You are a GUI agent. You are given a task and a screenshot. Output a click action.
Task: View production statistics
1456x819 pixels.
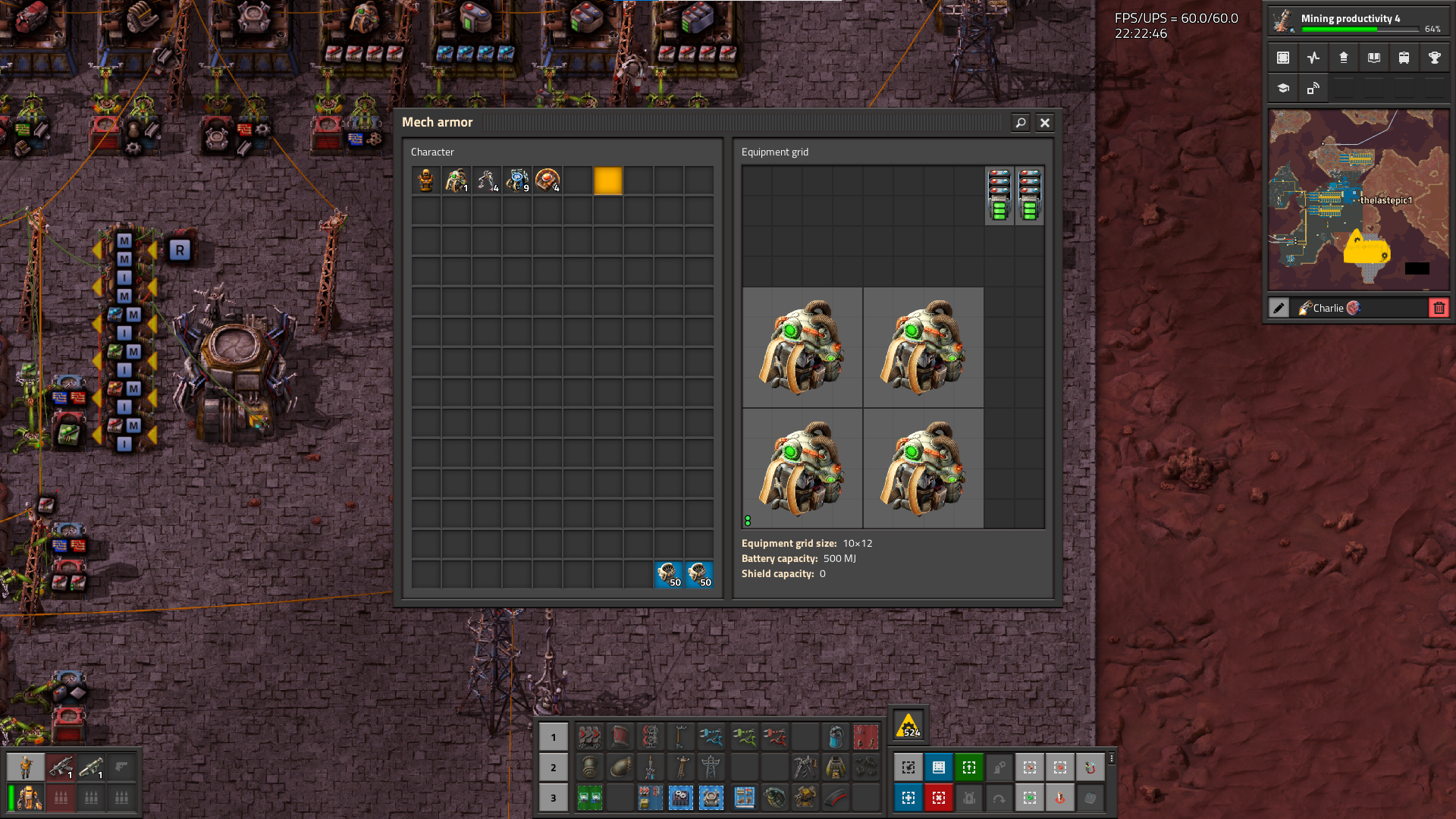pyautogui.click(x=1313, y=58)
